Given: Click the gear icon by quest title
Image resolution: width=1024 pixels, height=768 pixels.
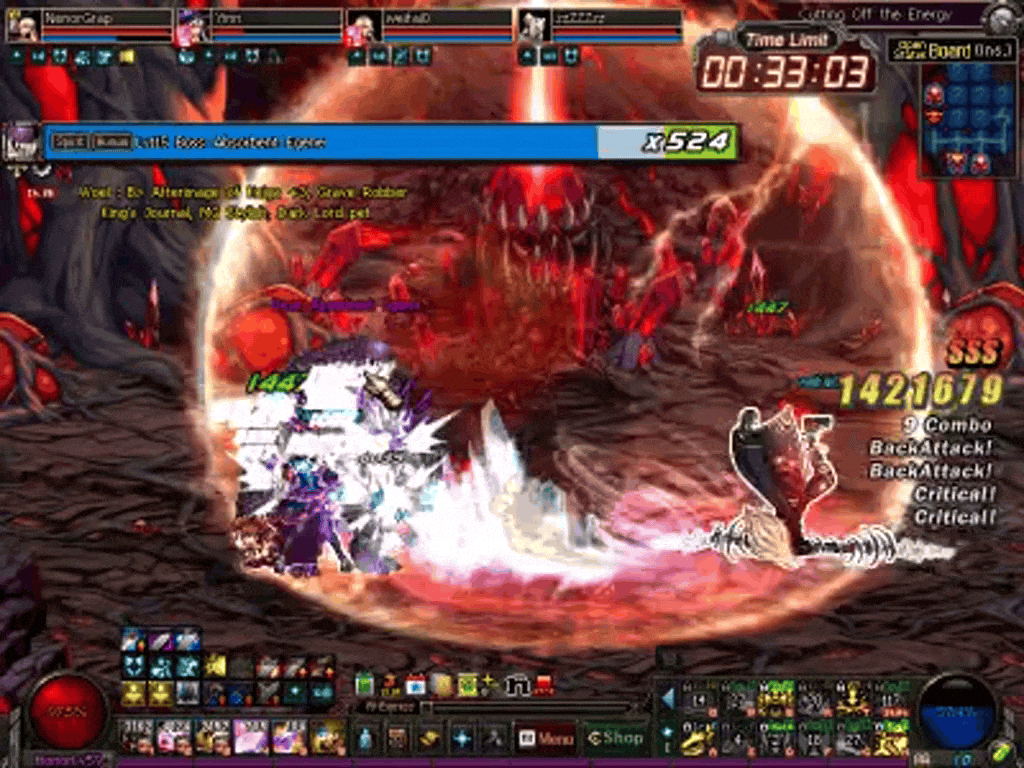Looking at the screenshot, I should point(1000,17).
